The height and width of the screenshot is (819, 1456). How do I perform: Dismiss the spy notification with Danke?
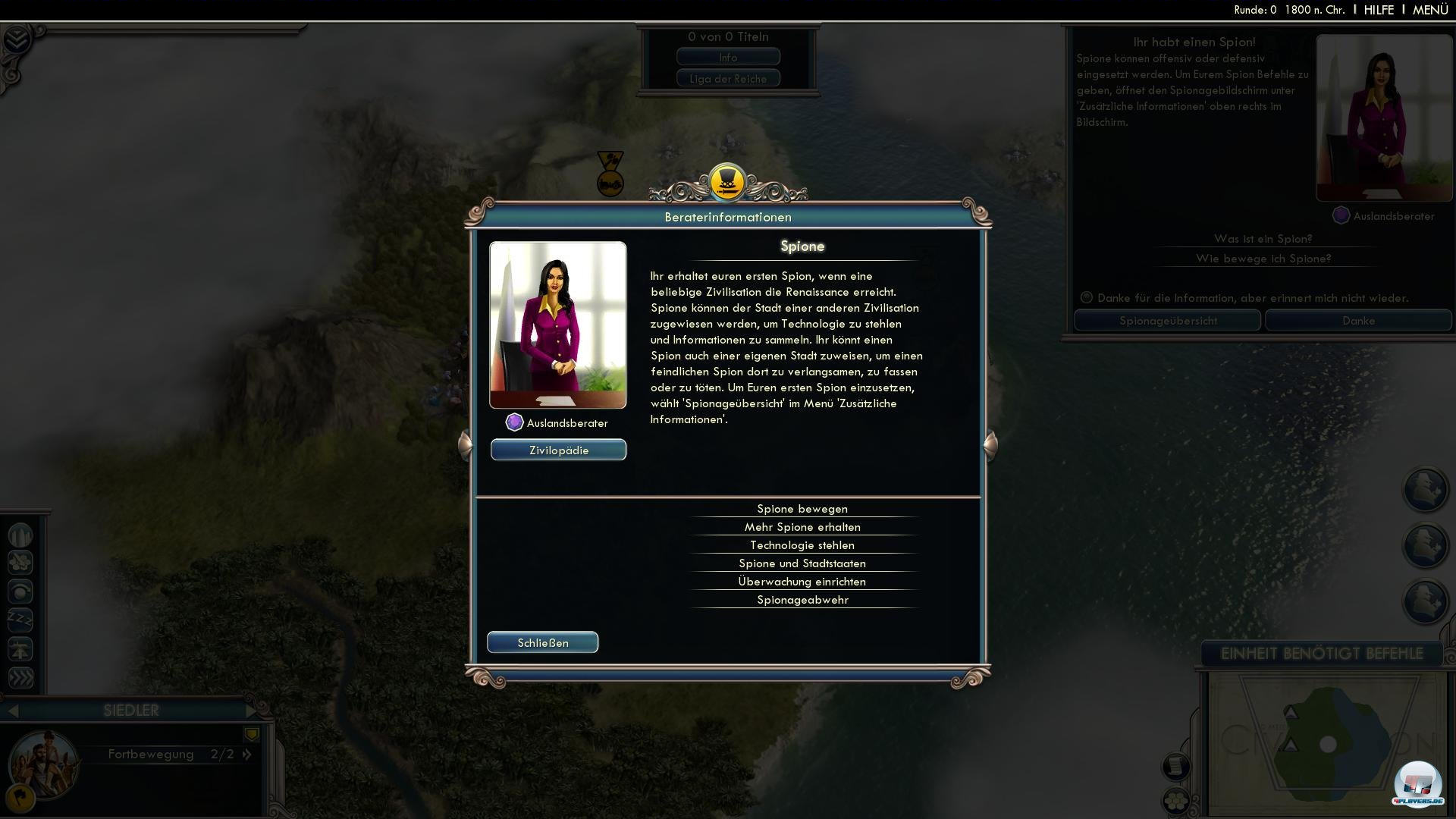(1358, 321)
